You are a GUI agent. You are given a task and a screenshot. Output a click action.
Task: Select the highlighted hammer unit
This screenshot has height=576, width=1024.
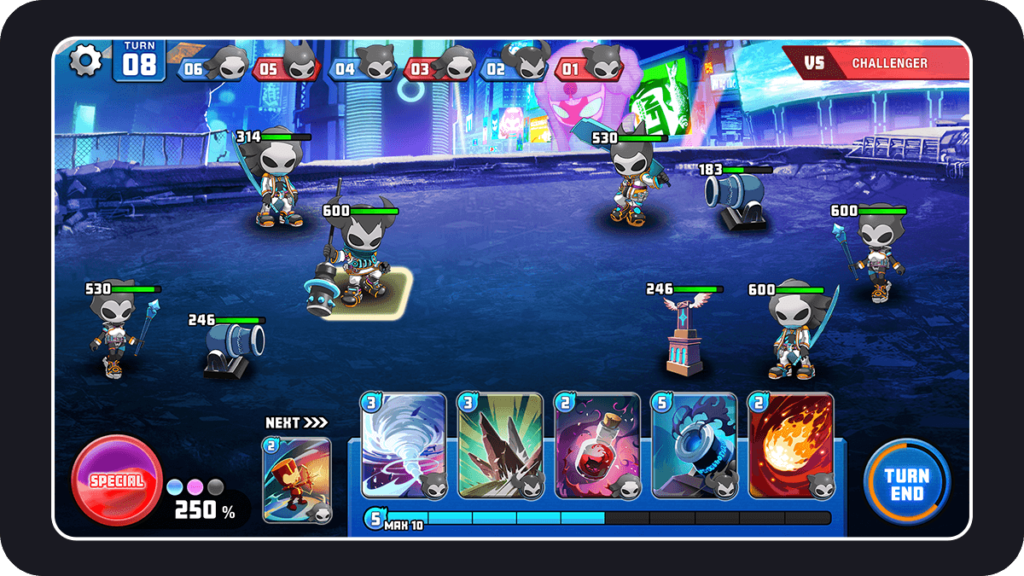pyautogui.click(x=357, y=266)
